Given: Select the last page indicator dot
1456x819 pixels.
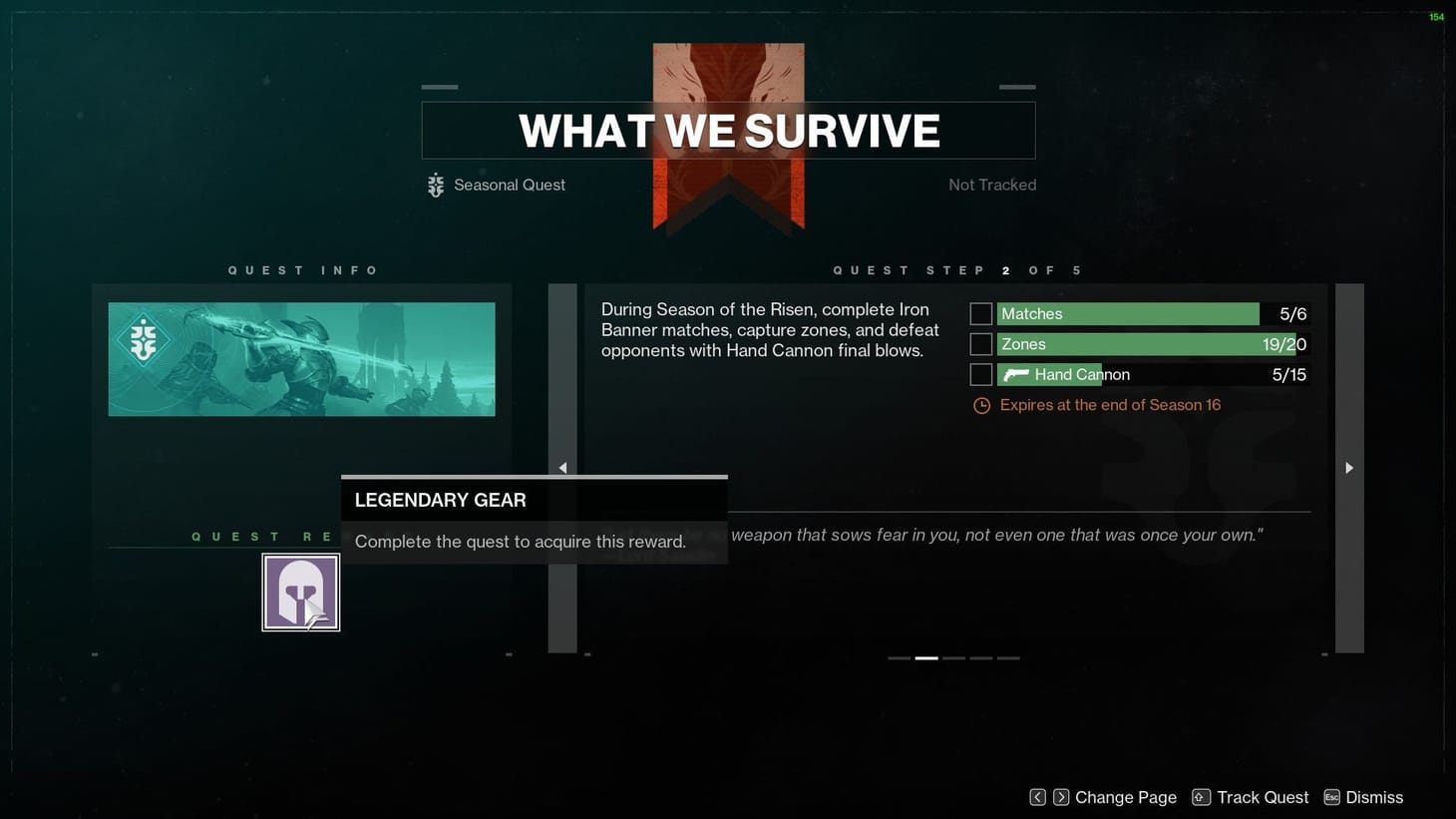Looking at the screenshot, I should pyautogui.click(x=1009, y=658).
